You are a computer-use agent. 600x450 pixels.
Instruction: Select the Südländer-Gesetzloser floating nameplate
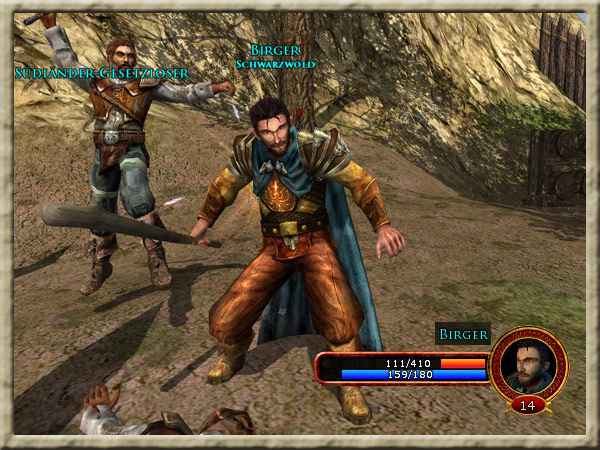[x=102, y=73]
